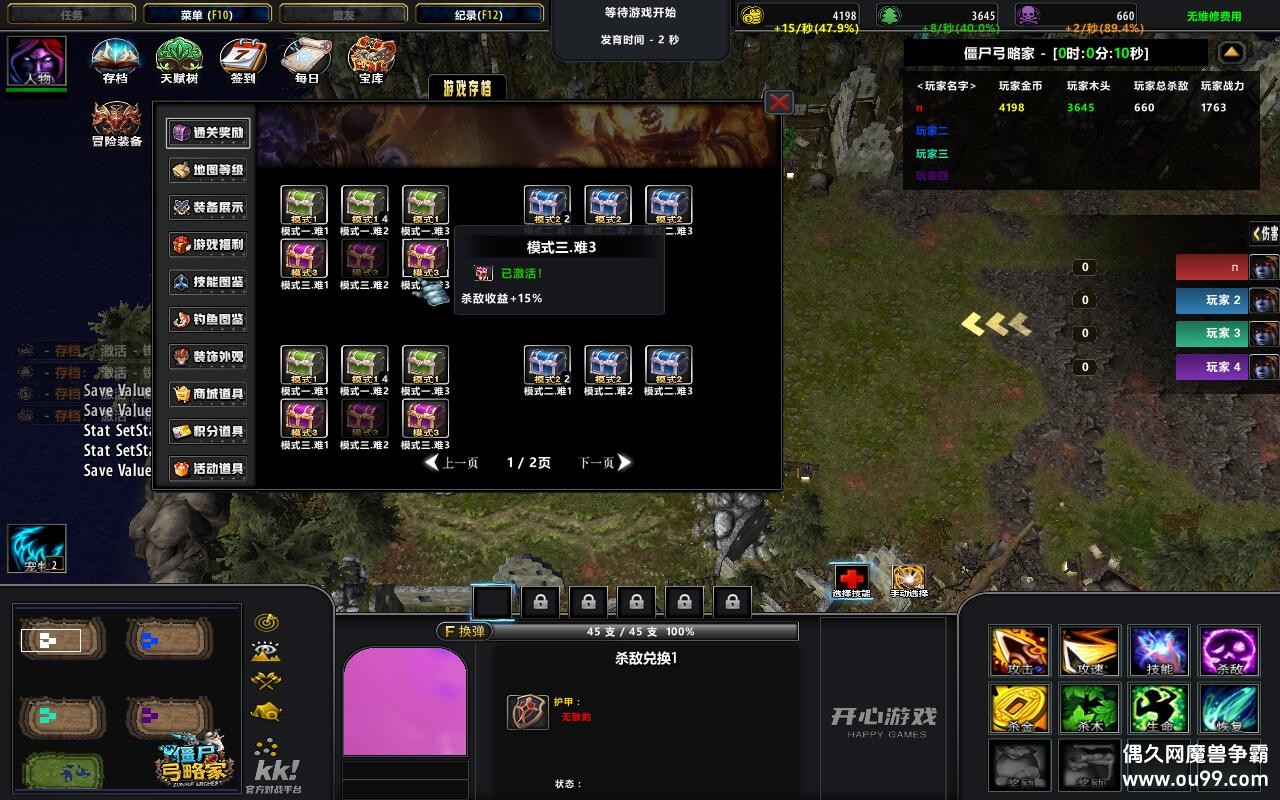Upgrade the 攻速 attack speed icon
Viewport: 1280px width, 800px height.
[x=1089, y=651]
